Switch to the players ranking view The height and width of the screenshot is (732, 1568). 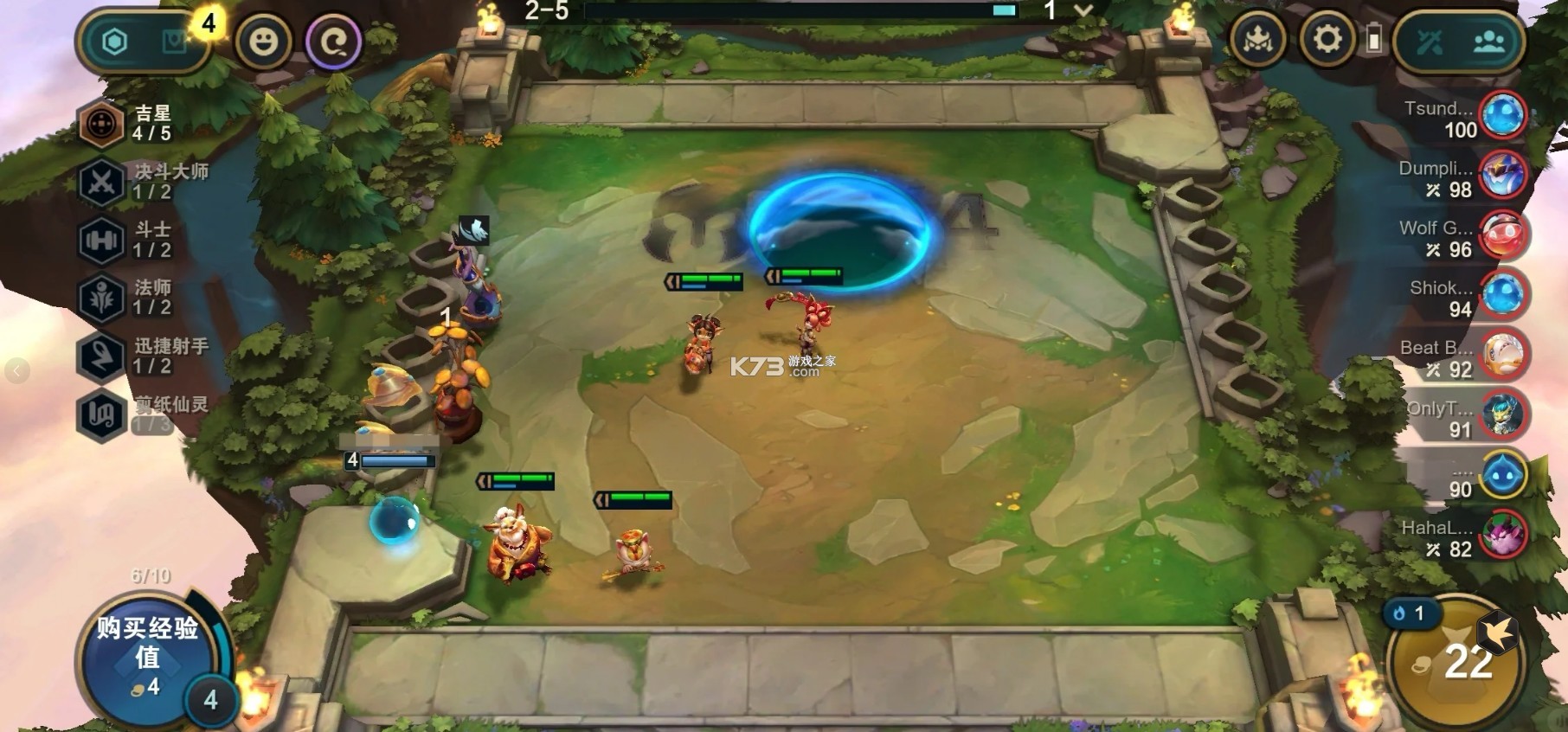pos(1490,39)
